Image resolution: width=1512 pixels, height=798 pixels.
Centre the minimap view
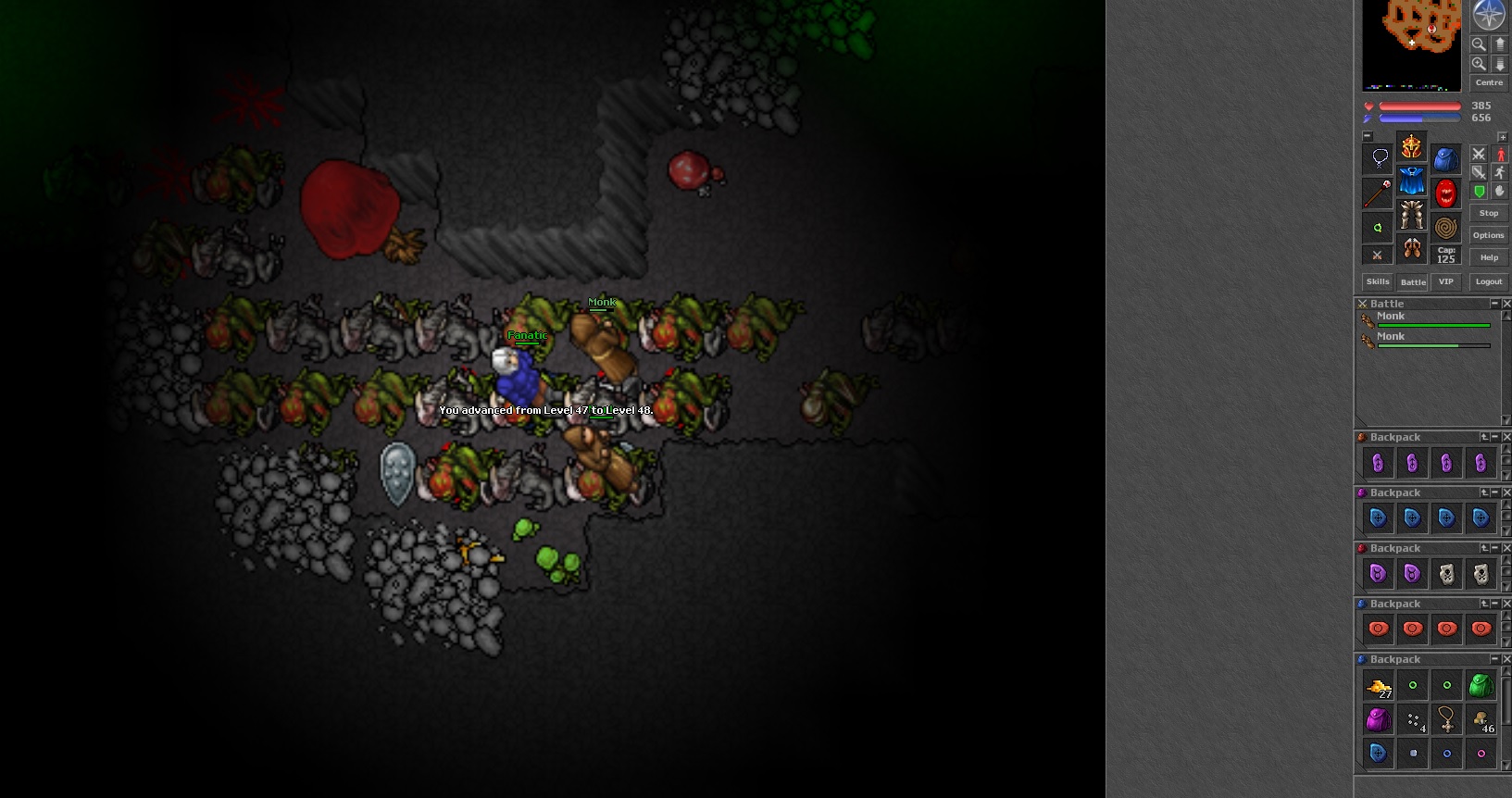[1489, 82]
